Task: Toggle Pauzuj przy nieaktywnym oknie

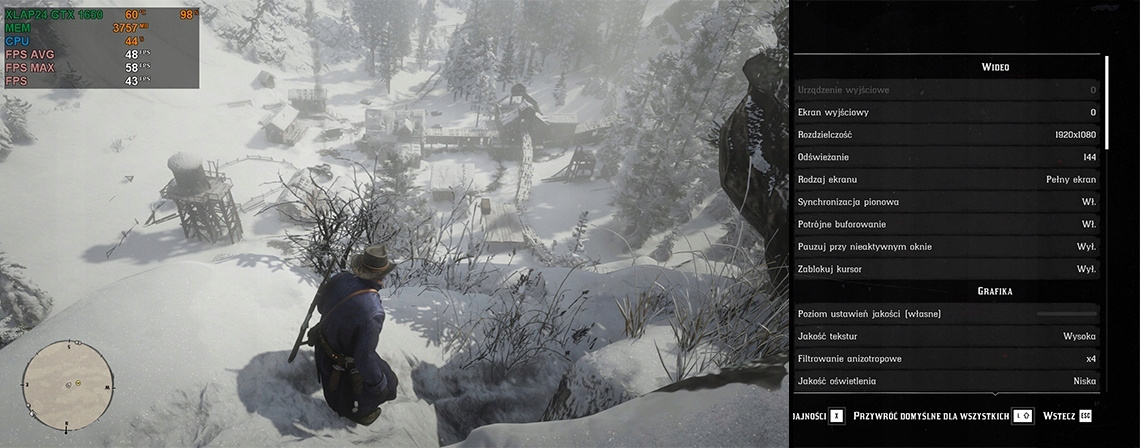Action: click(946, 246)
